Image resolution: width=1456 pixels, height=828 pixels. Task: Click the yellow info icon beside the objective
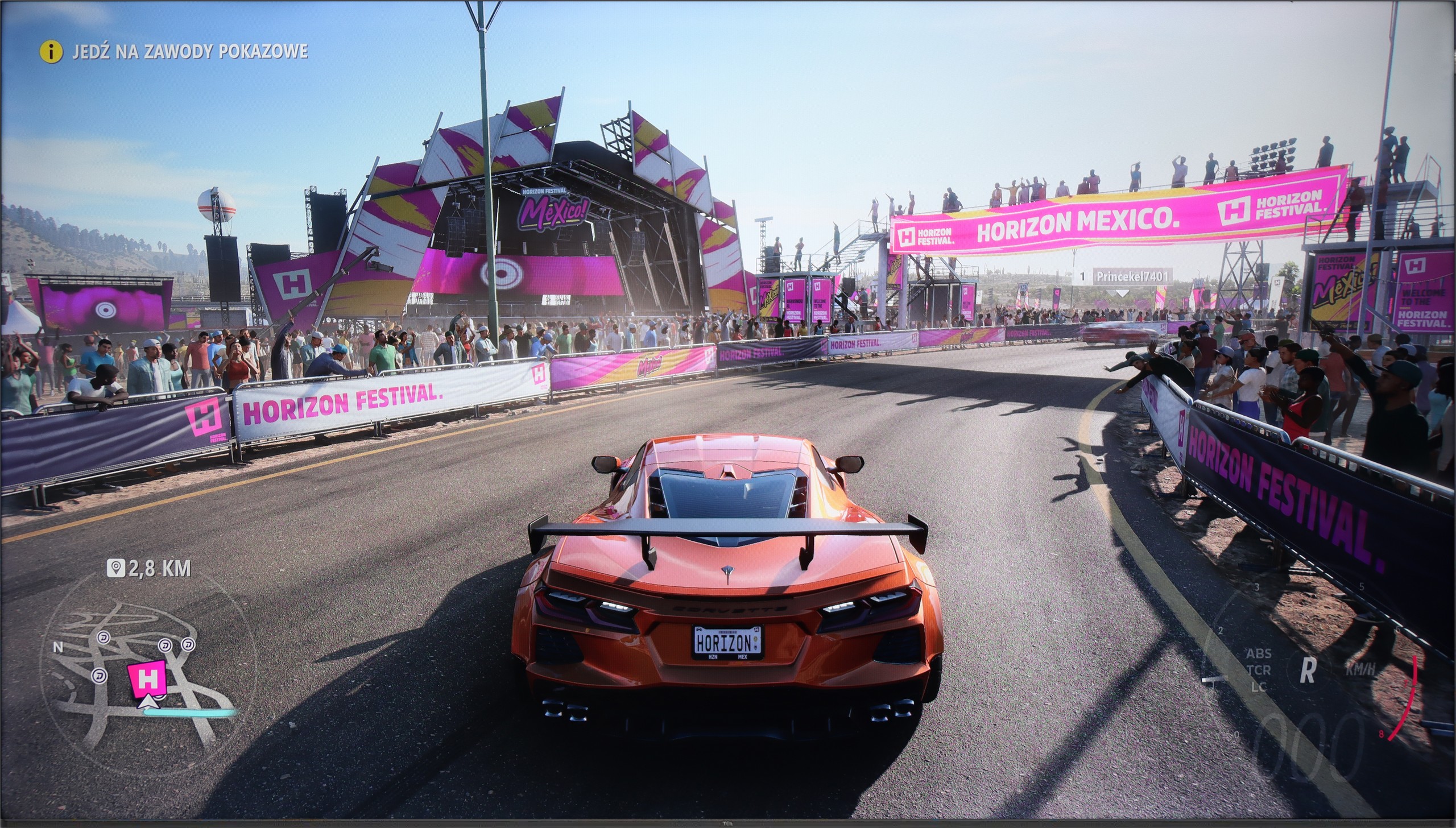51,52
